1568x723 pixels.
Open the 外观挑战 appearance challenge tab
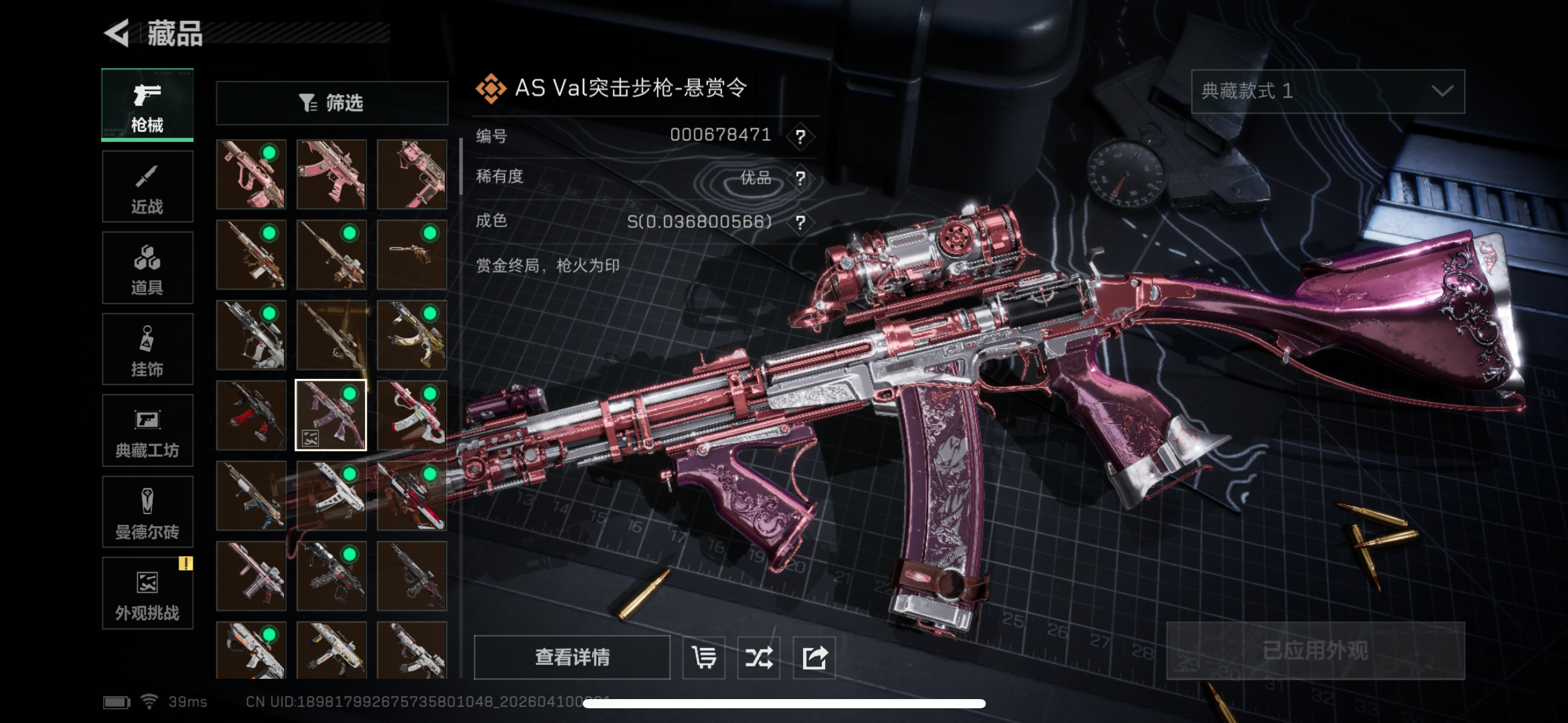(x=147, y=593)
